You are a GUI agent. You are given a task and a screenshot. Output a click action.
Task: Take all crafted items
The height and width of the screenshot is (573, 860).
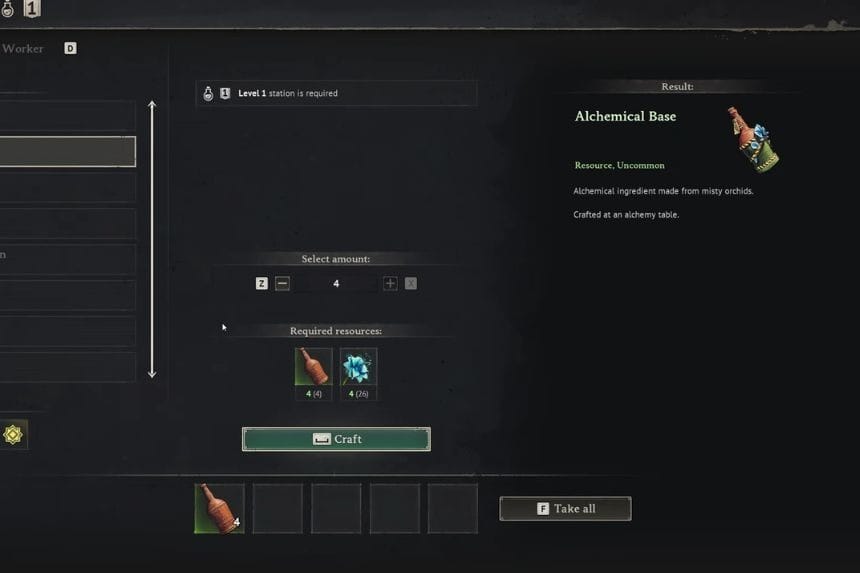[x=565, y=508]
